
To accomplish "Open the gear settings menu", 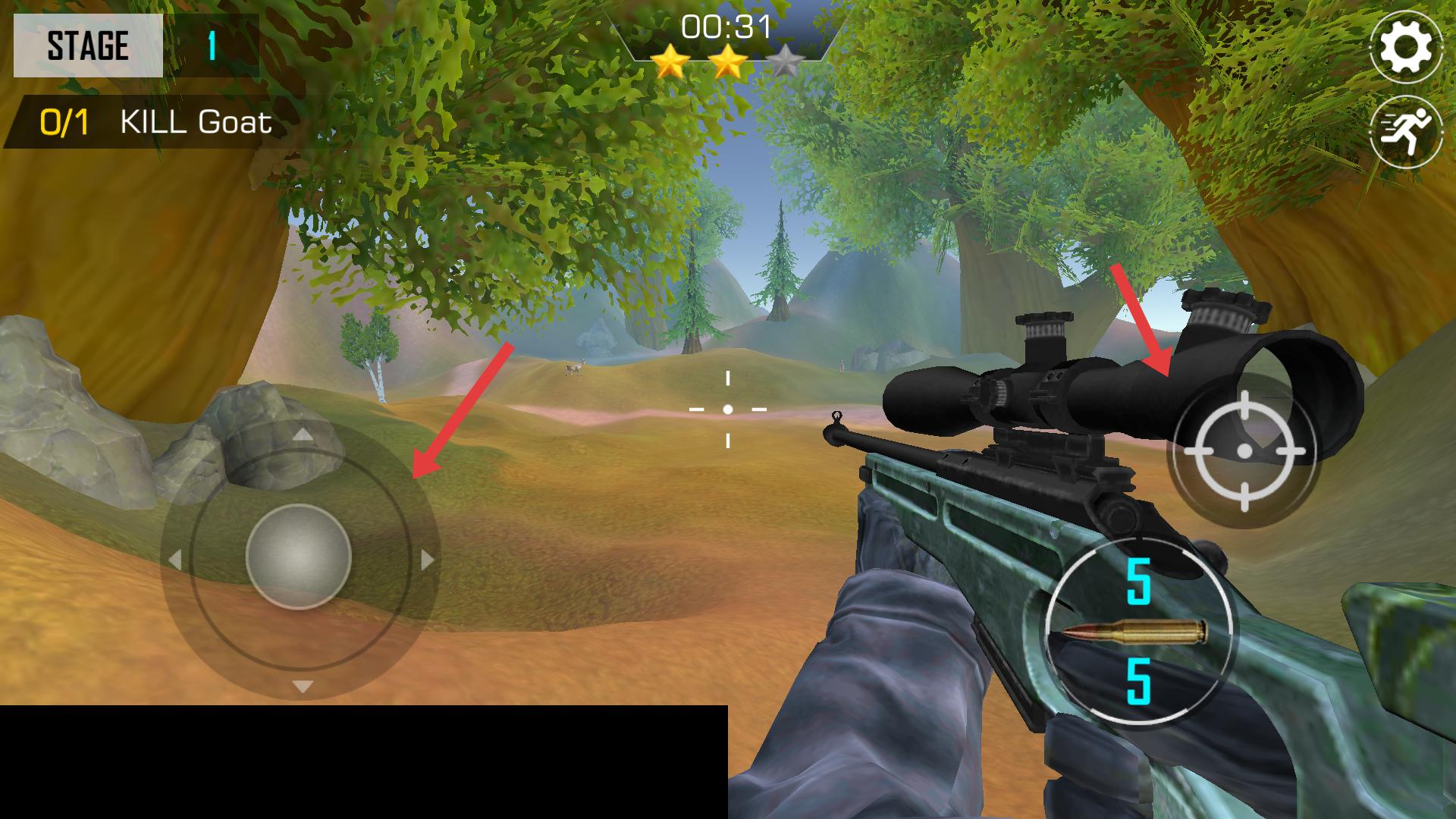I will pos(1405,47).
